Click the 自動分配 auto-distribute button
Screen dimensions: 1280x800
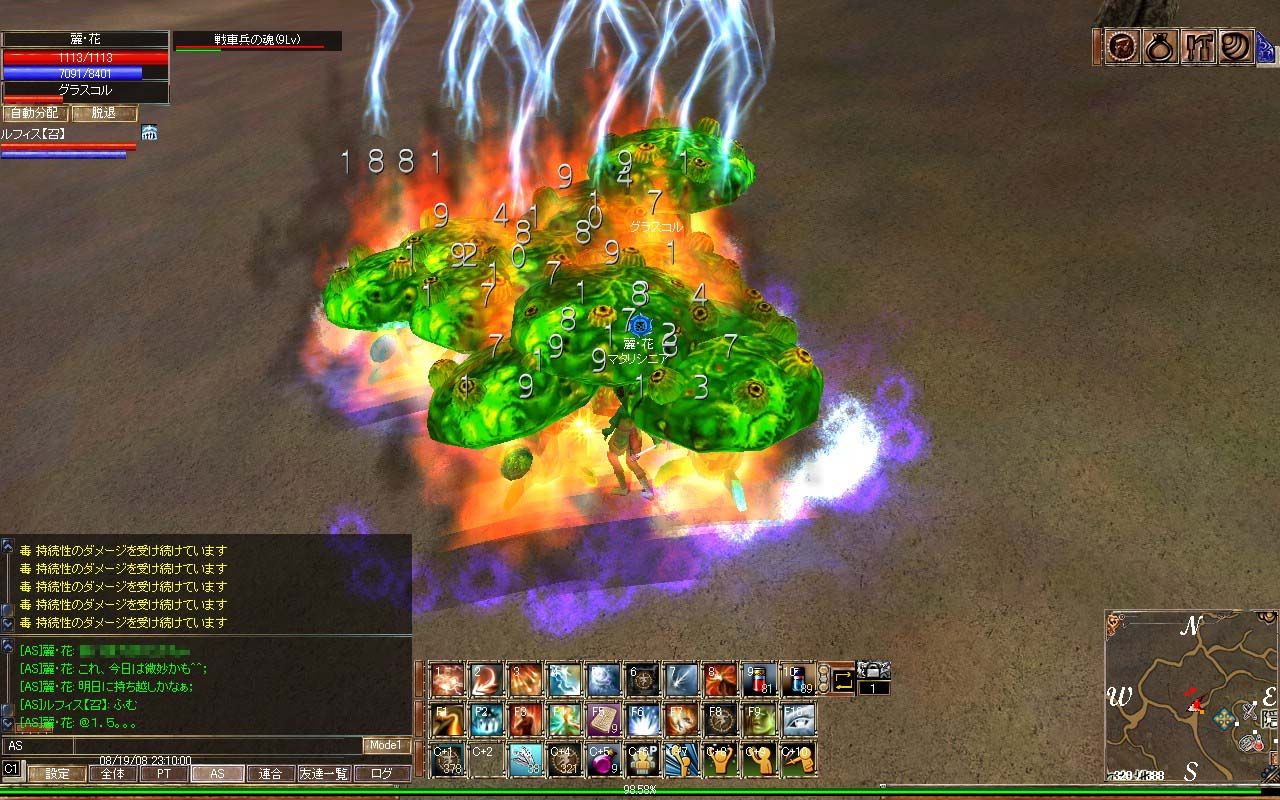click(x=34, y=113)
